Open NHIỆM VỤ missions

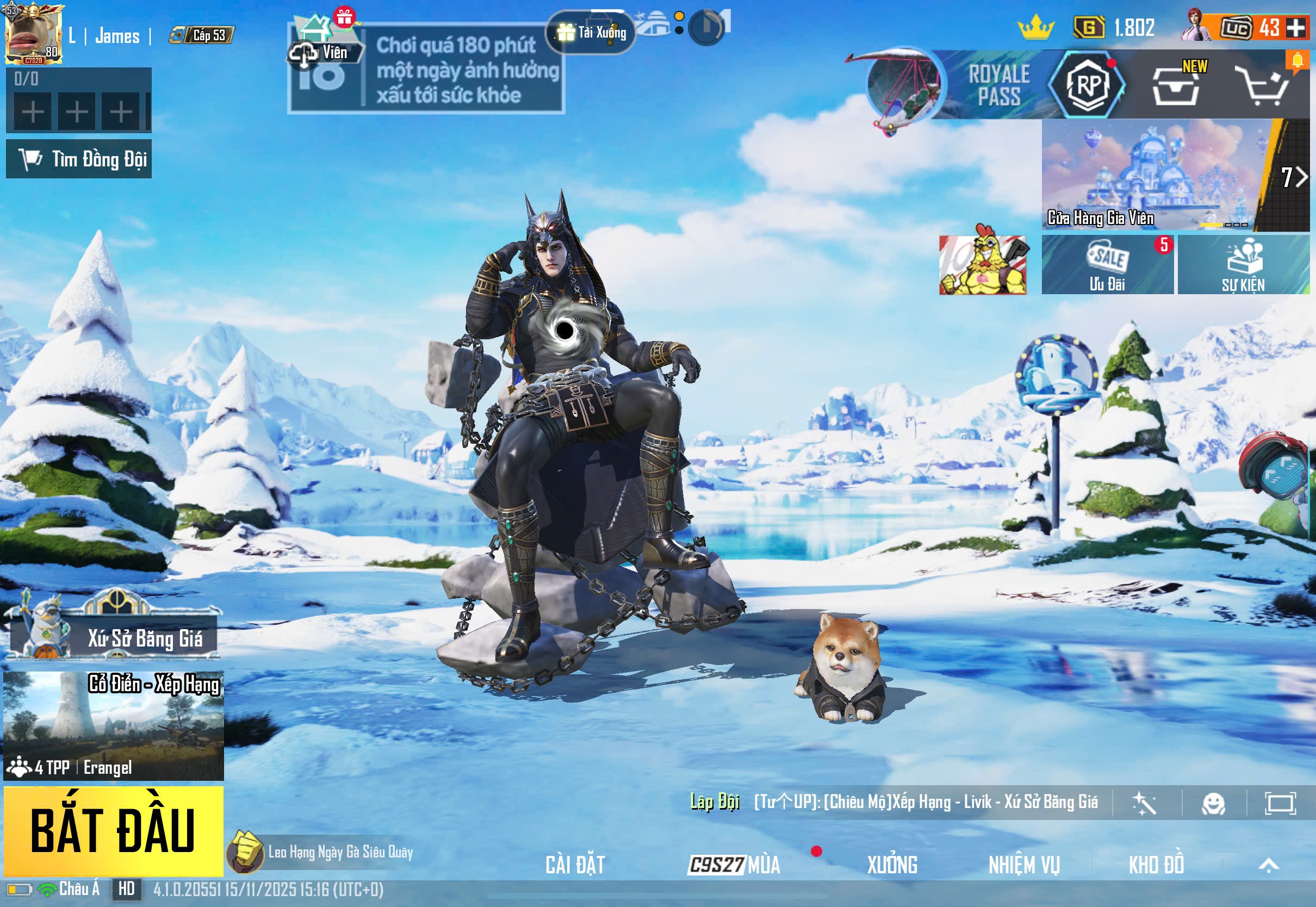1024,865
